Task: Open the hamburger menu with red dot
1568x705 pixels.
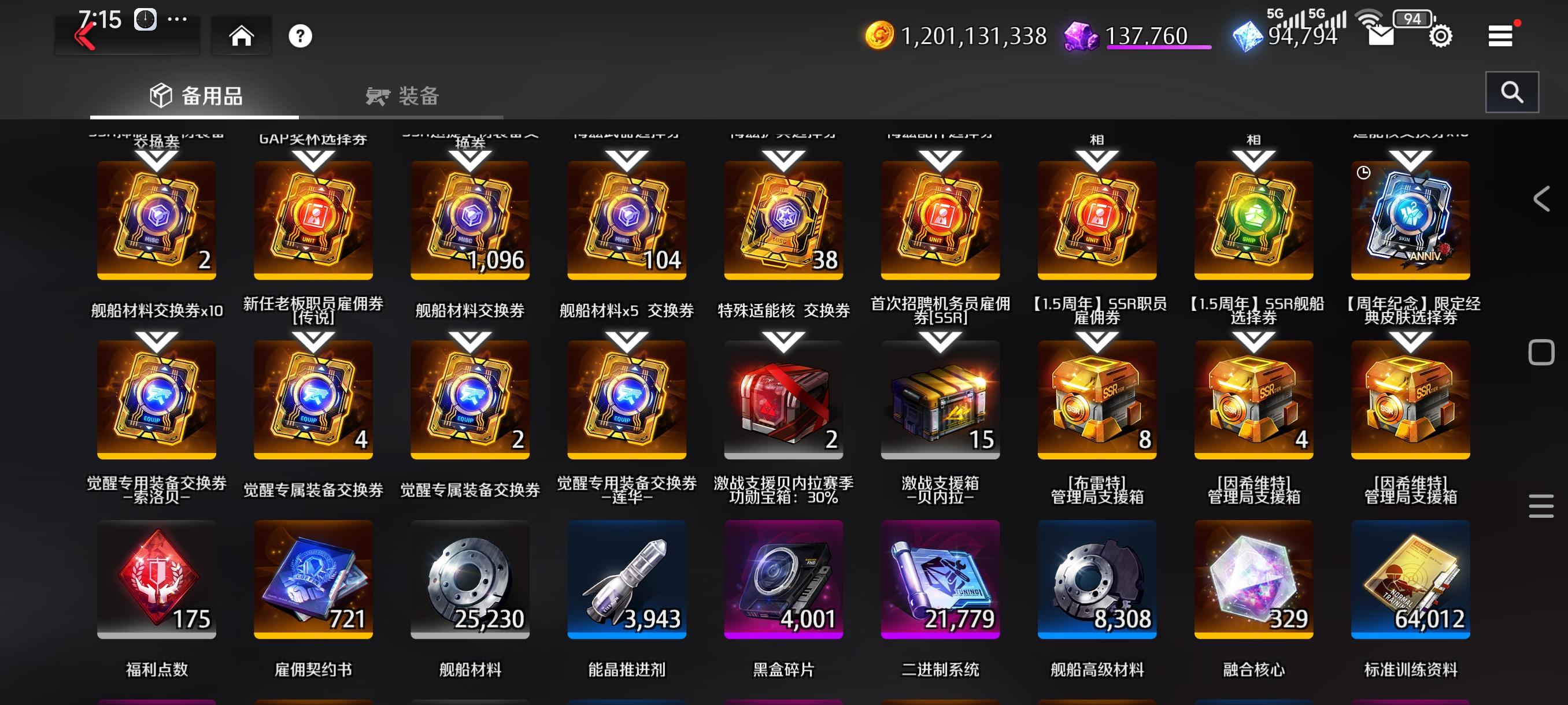Action: pyautogui.click(x=1500, y=35)
